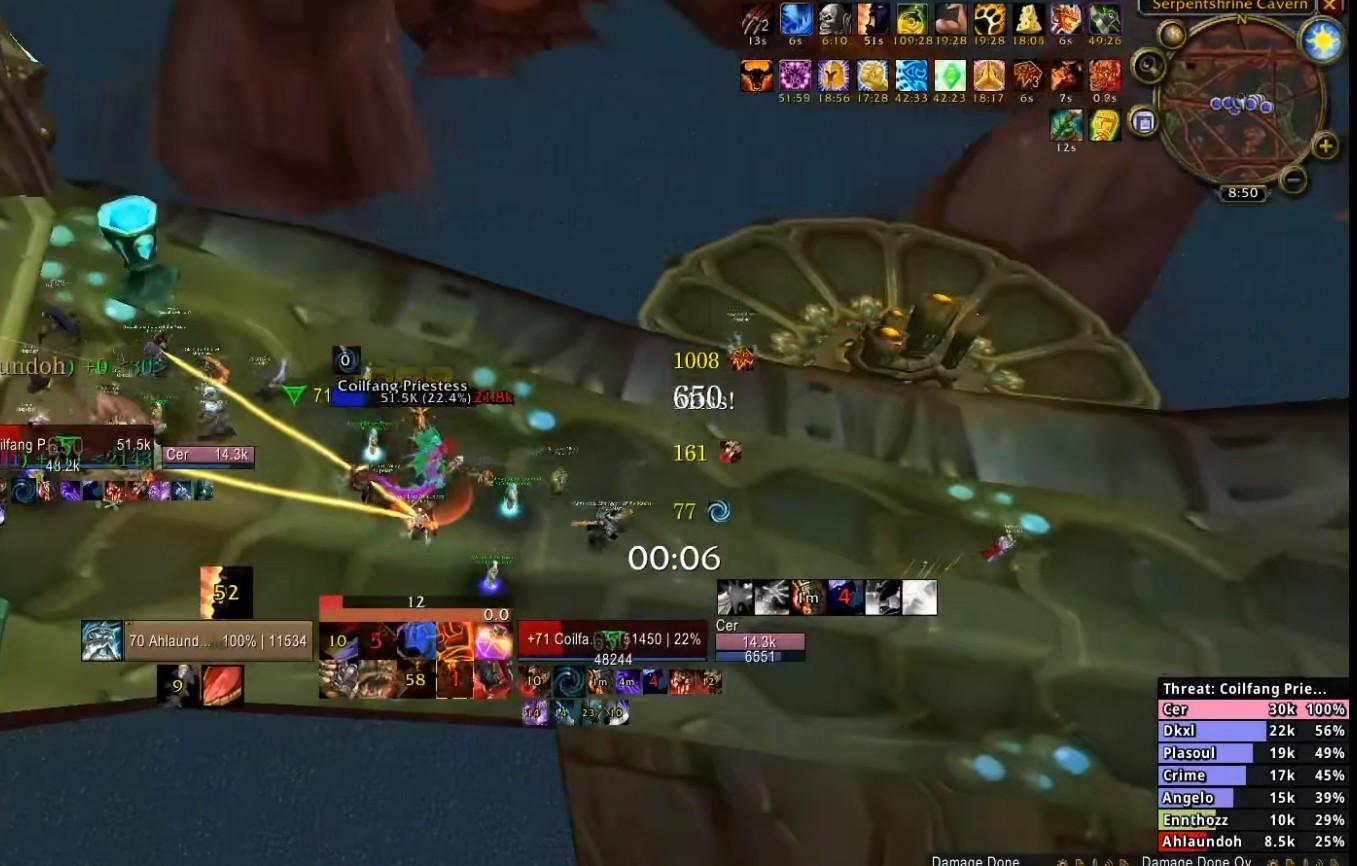
Task: Select the Coilfang target unit frame
Action: pos(611,640)
